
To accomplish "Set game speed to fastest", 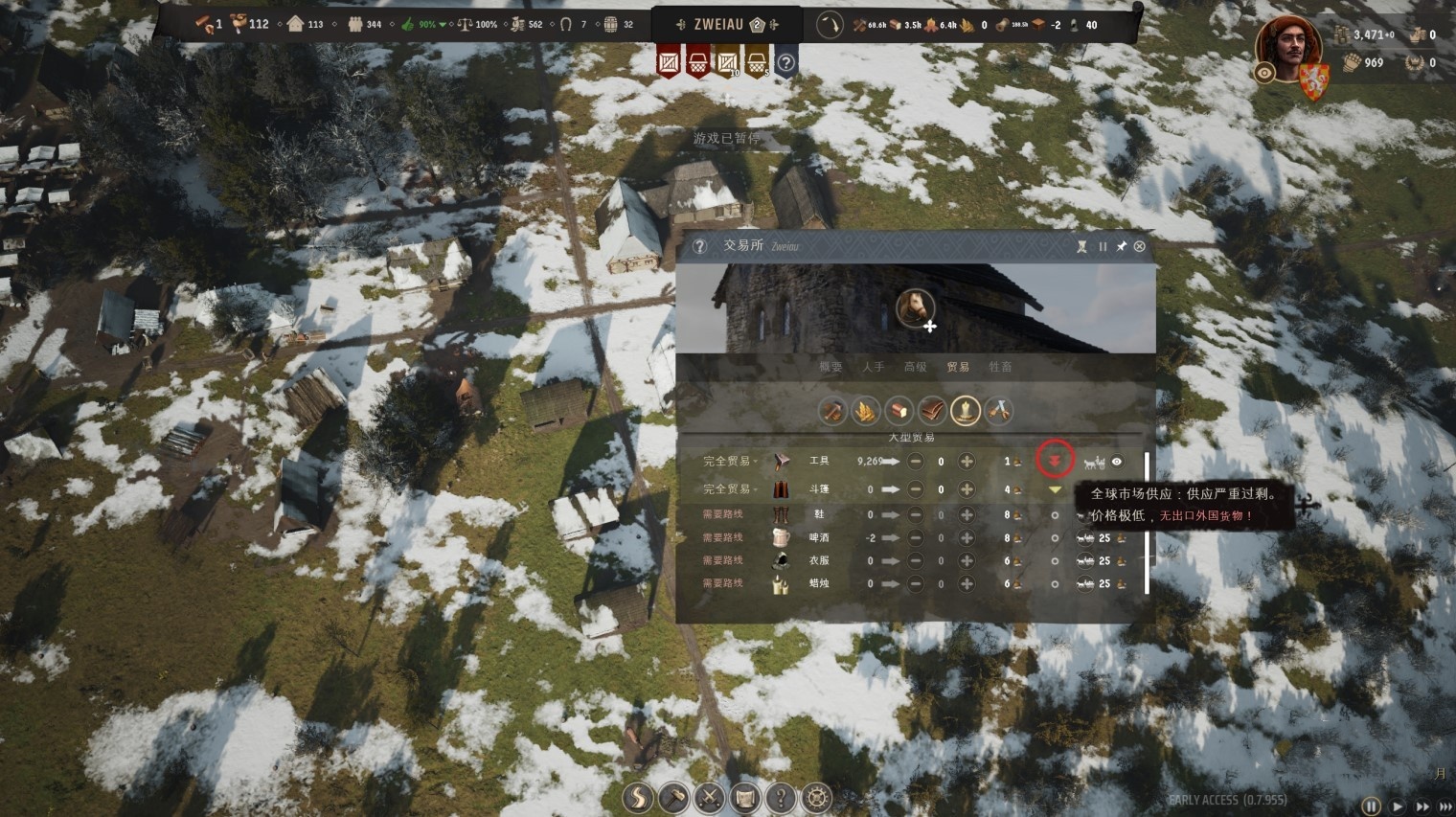I will [x=1445, y=807].
